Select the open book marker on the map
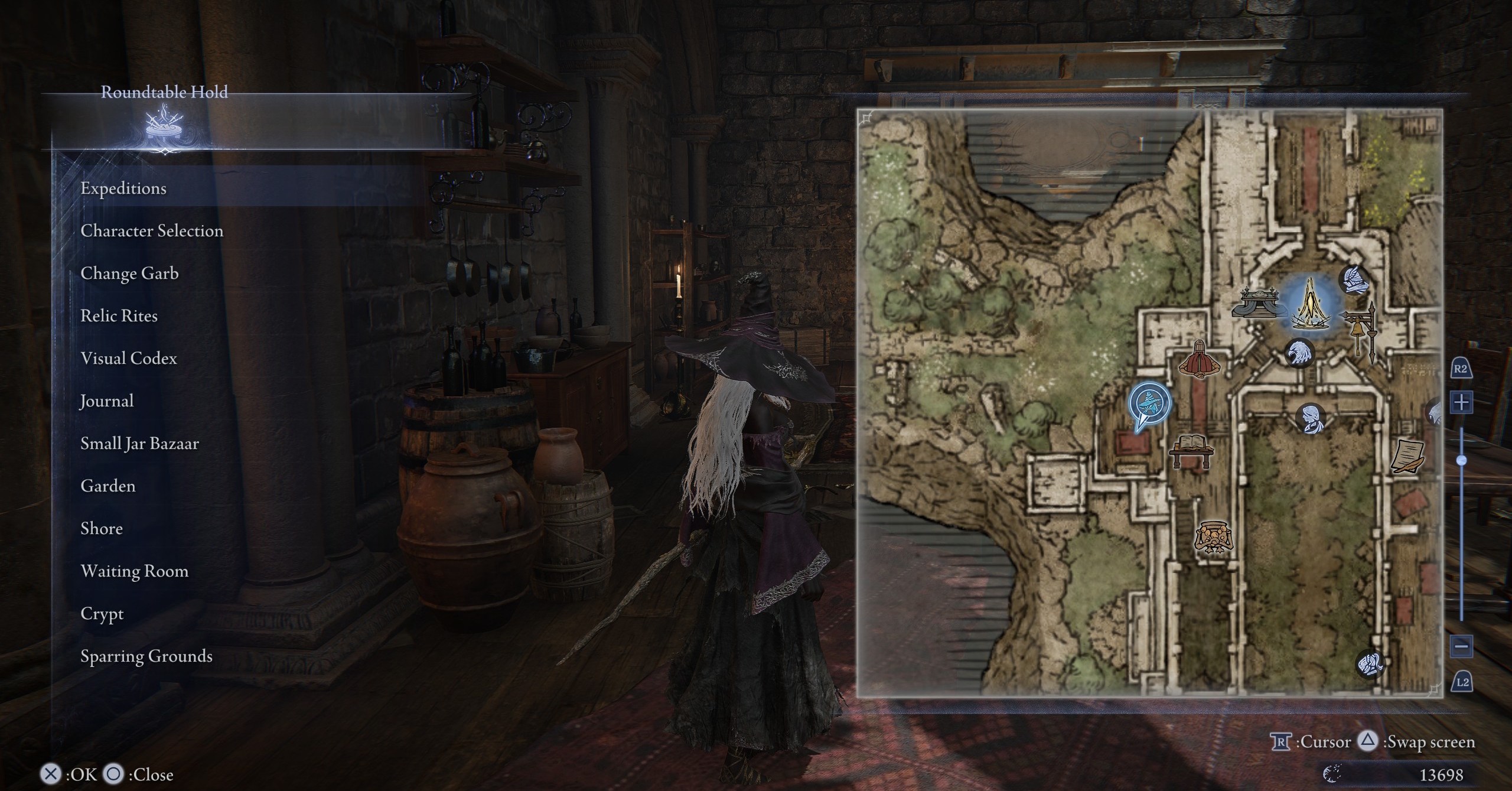Screen dimensions: 1512x791 (x=1191, y=452)
